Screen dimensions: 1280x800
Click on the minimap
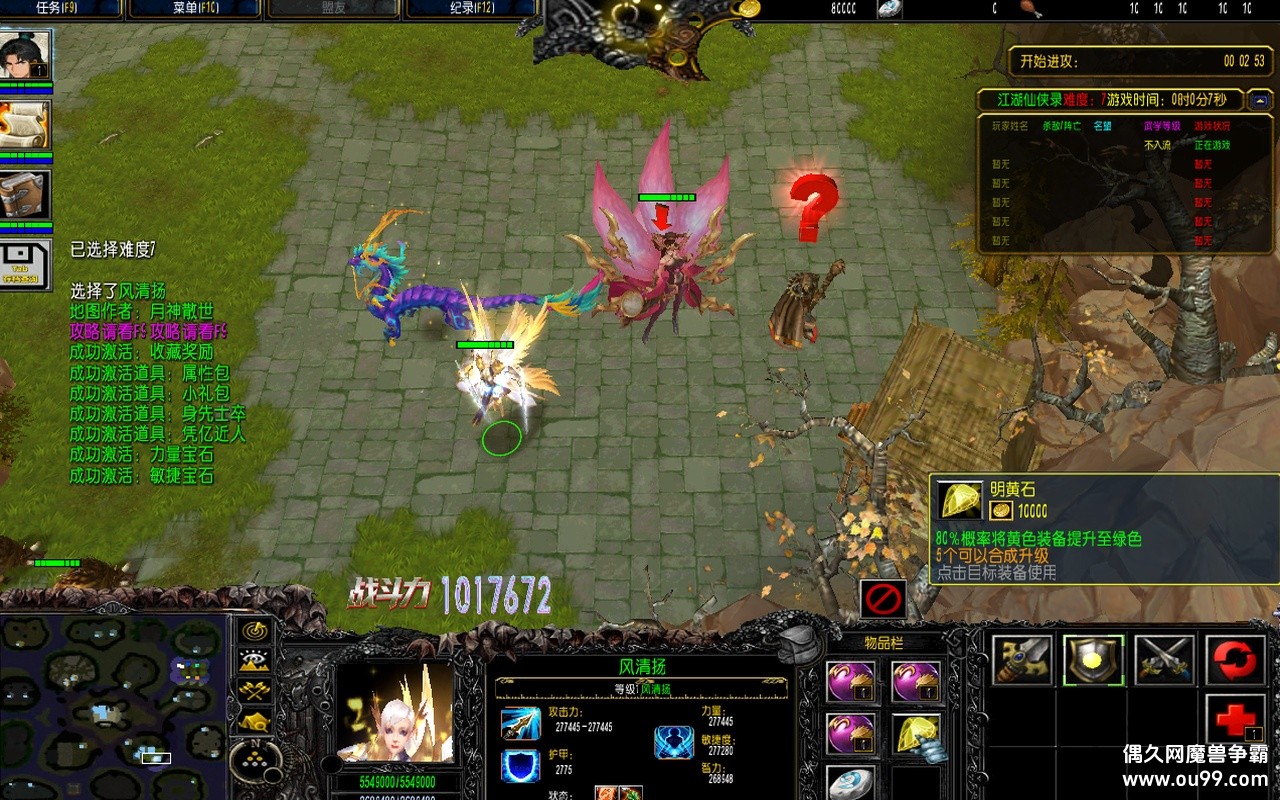click(x=110, y=705)
